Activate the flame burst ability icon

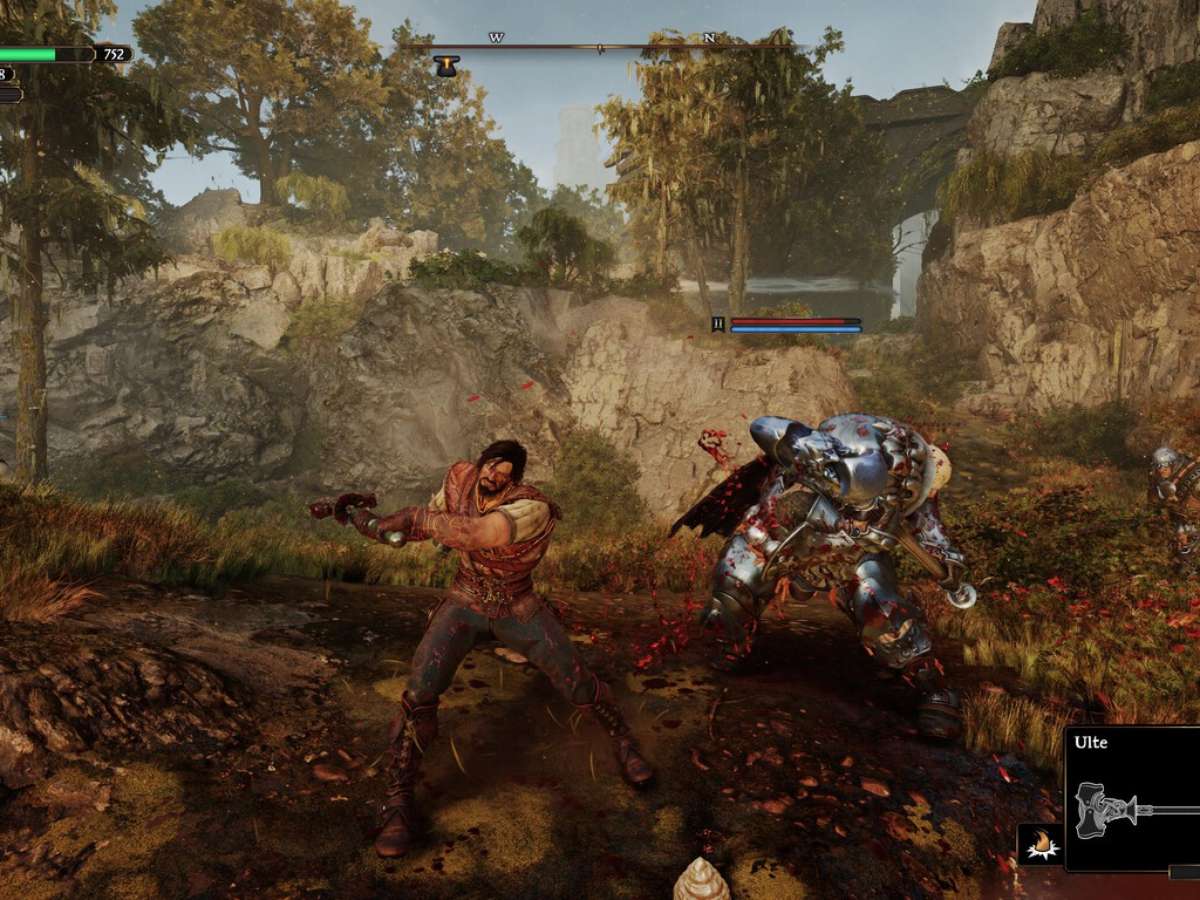[x=1039, y=844]
